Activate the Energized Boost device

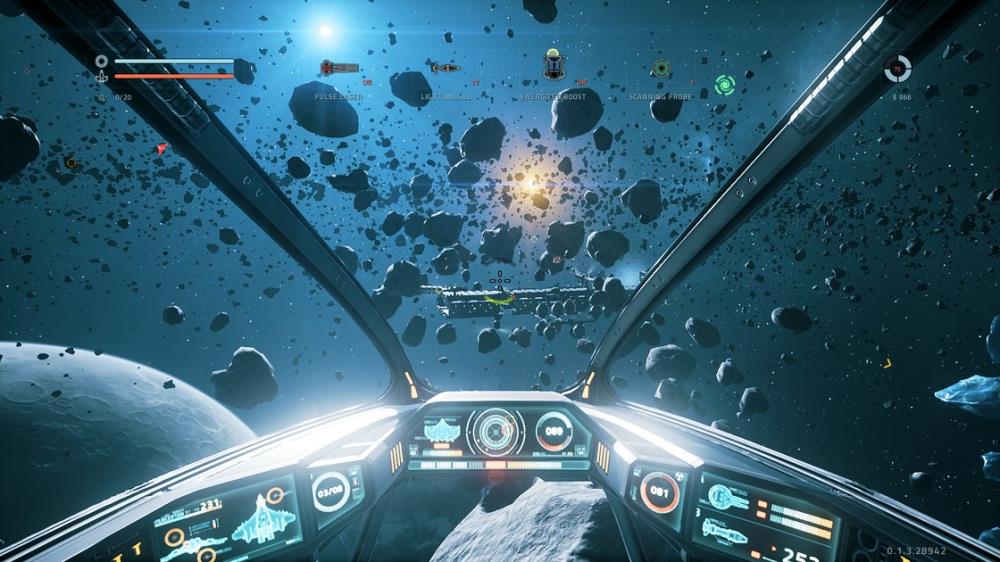pyautogui.click(x=554, y=65)
